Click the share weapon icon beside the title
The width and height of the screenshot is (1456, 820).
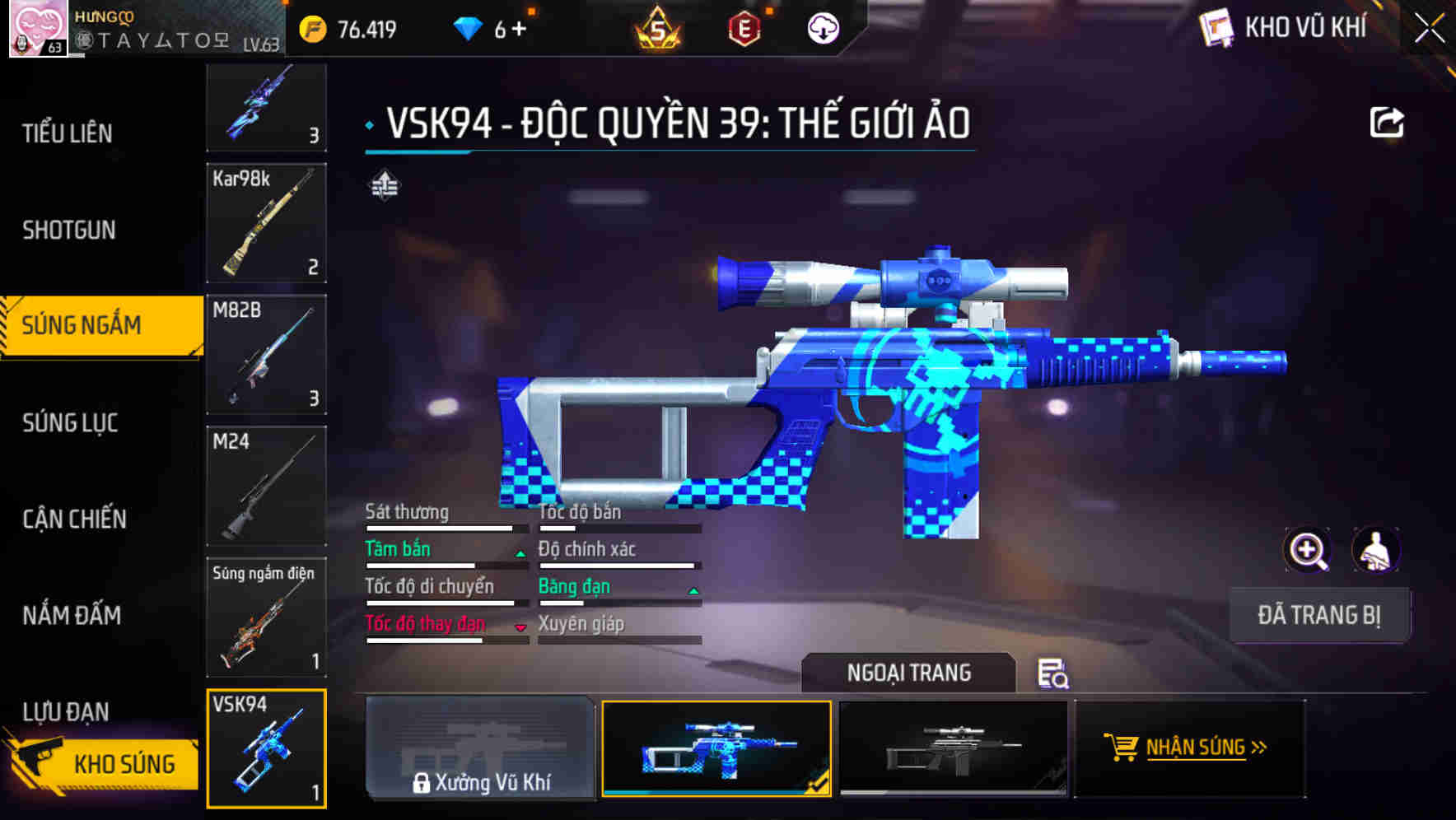[x=1387, y=121]
